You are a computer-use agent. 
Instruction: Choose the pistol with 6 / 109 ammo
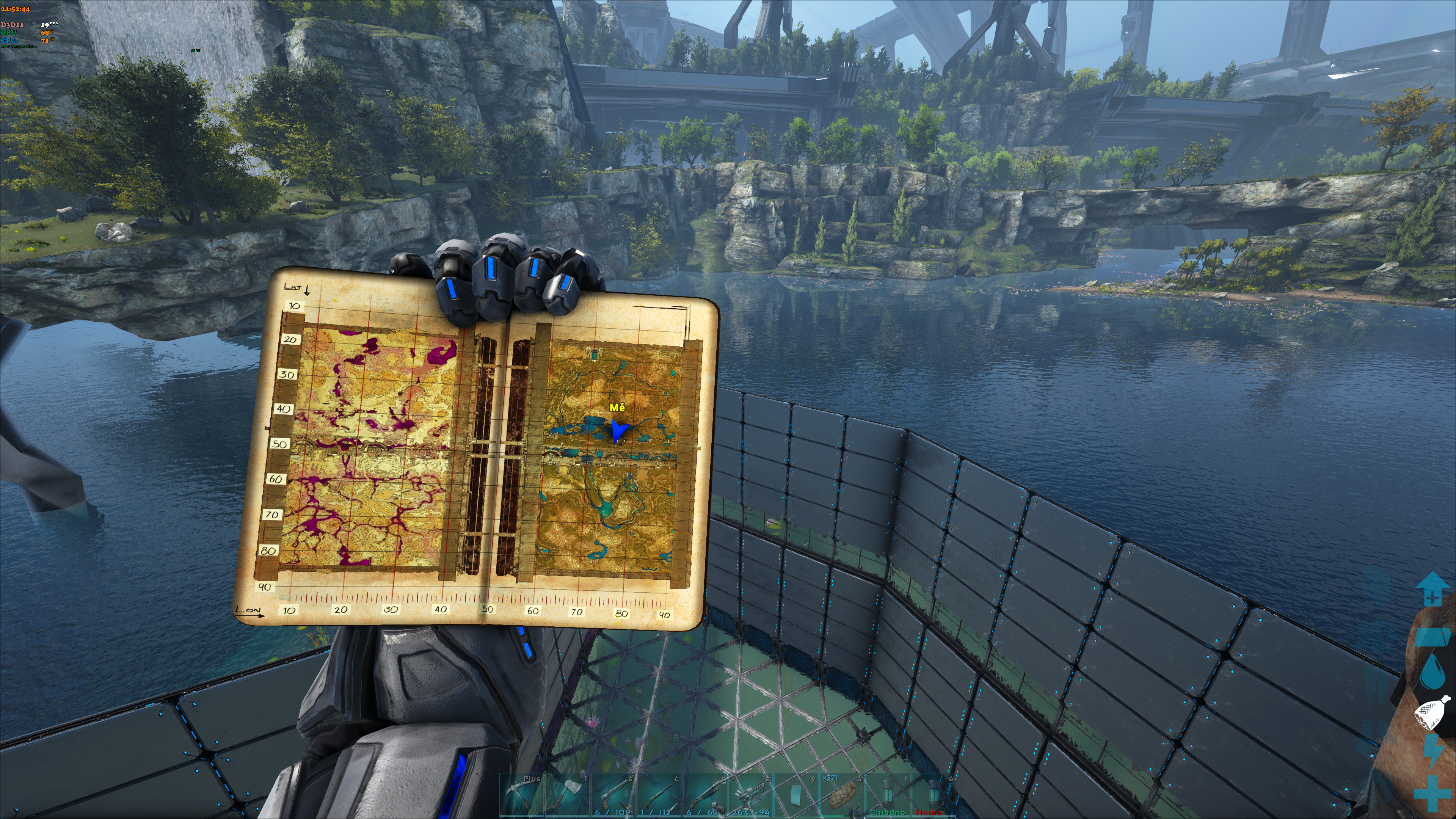(x=613, y=796)
